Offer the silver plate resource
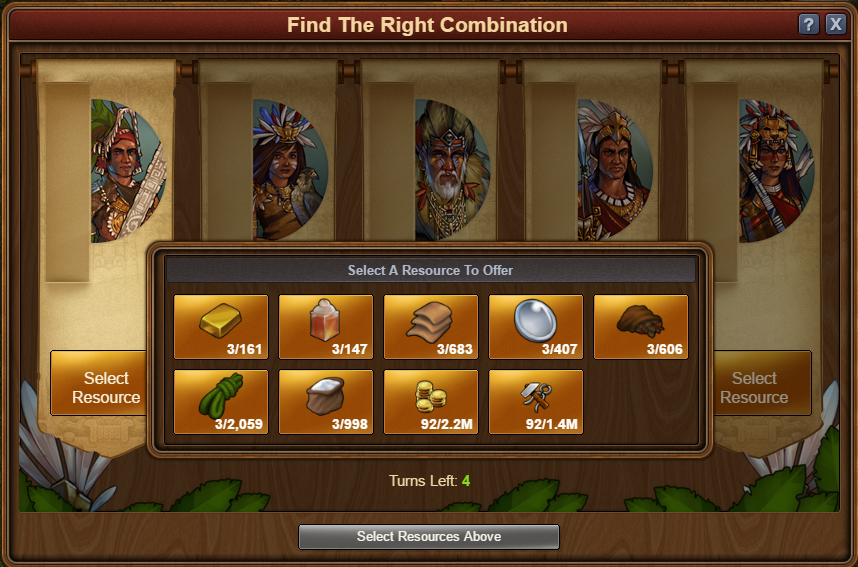Screen dimensions: 858x567 [x=536, y=326]
